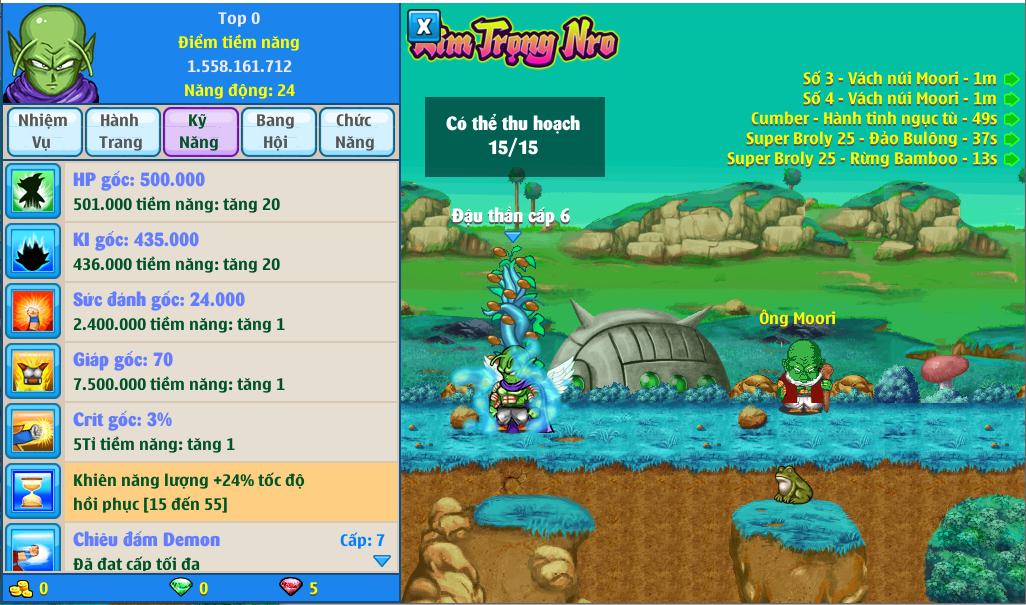Show the Bang Hội tab
The width and height of the screenshot is (1026, 605).
pos(276,132)
